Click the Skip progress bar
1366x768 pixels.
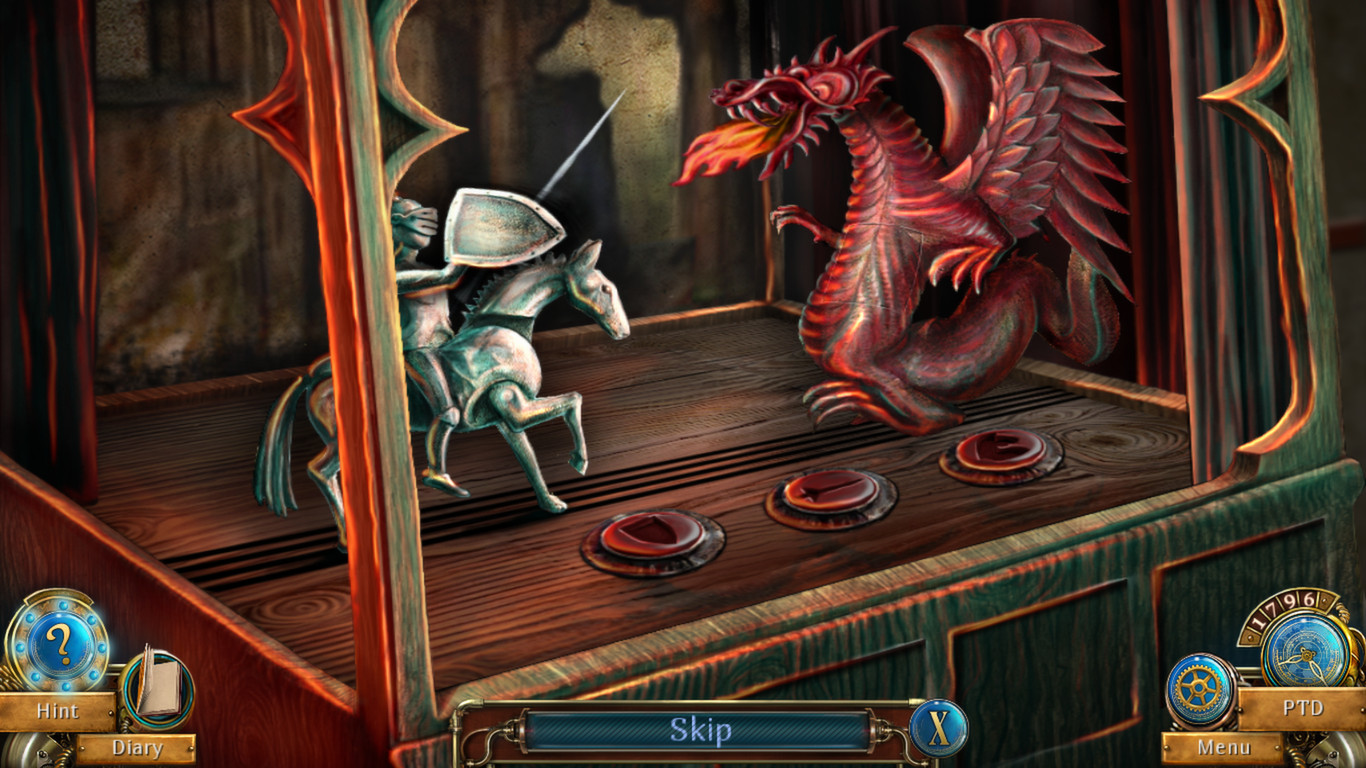[700, 731]
